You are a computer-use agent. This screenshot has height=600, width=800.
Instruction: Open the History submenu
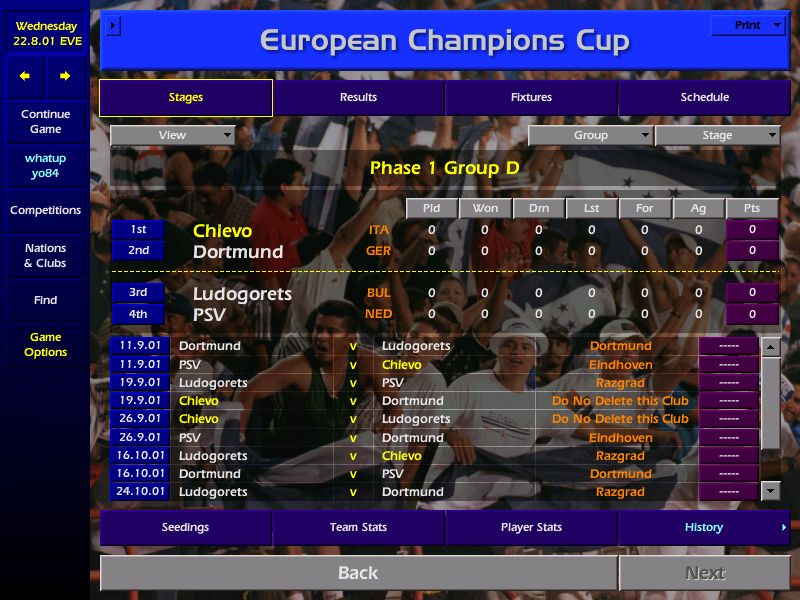coord(704,527)
